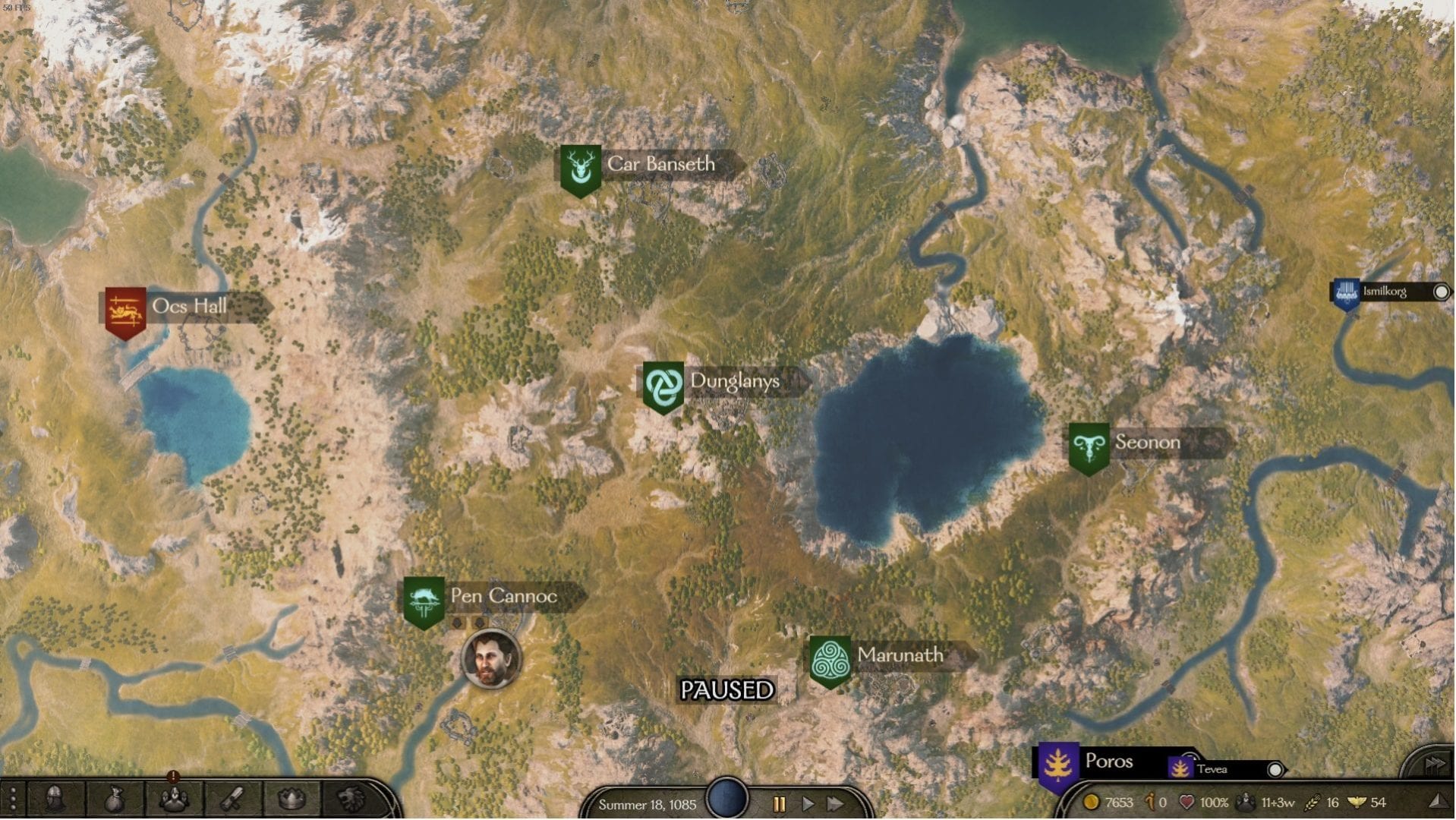Open the kingdom screen lion icon
This screenshot has width=1456, height=820.
pos(351,799)
